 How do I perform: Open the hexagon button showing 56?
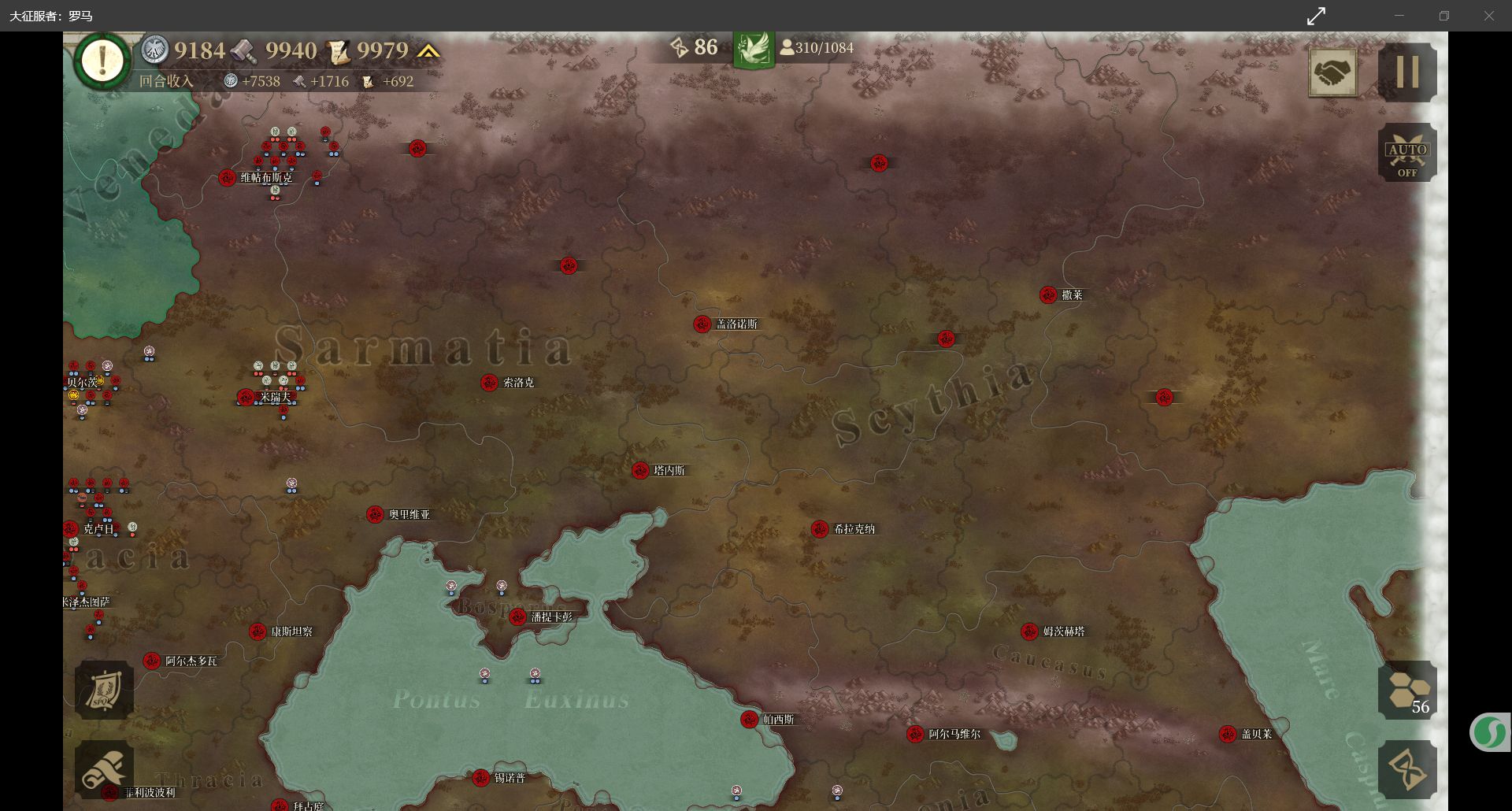1407,690
